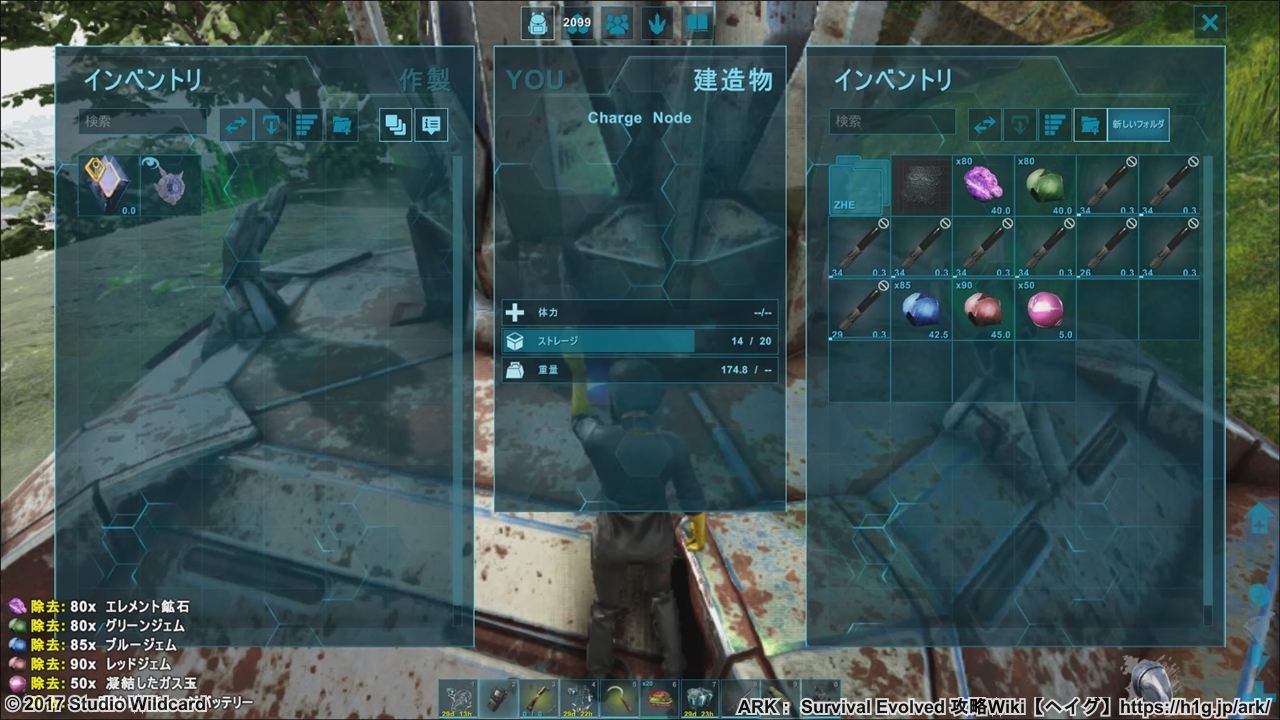Screen dimensions: 1280x720
Task: Click the Charge Node inventory search field
Action: (892, 122)
